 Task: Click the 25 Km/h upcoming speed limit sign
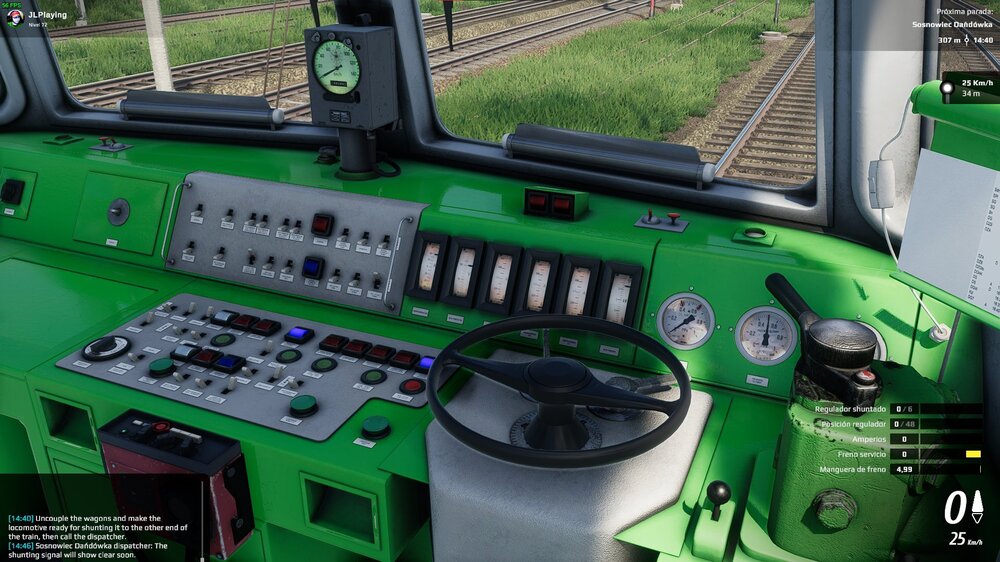point(969,87)
